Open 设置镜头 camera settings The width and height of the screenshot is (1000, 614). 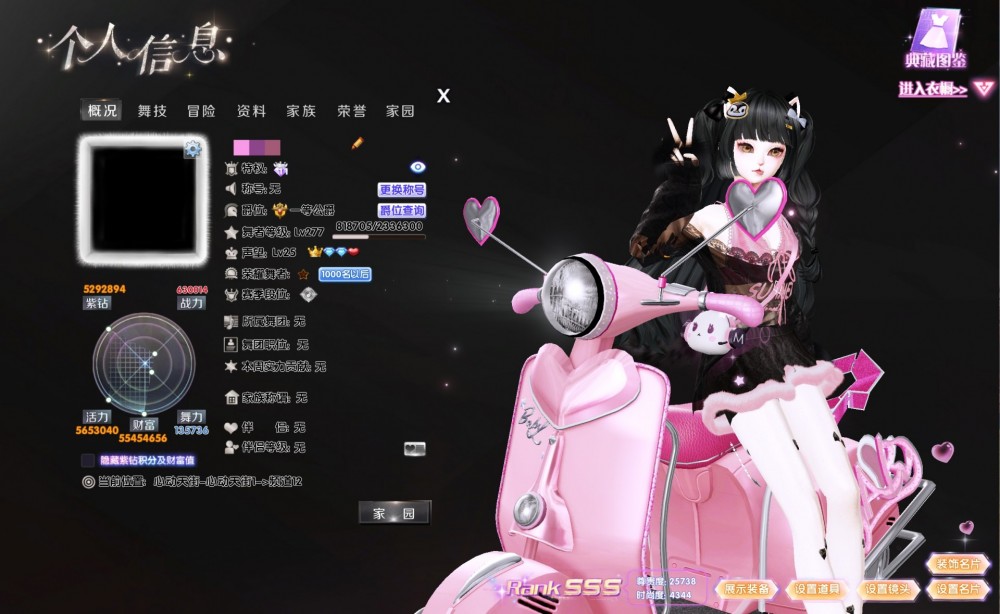pos(886,589)
